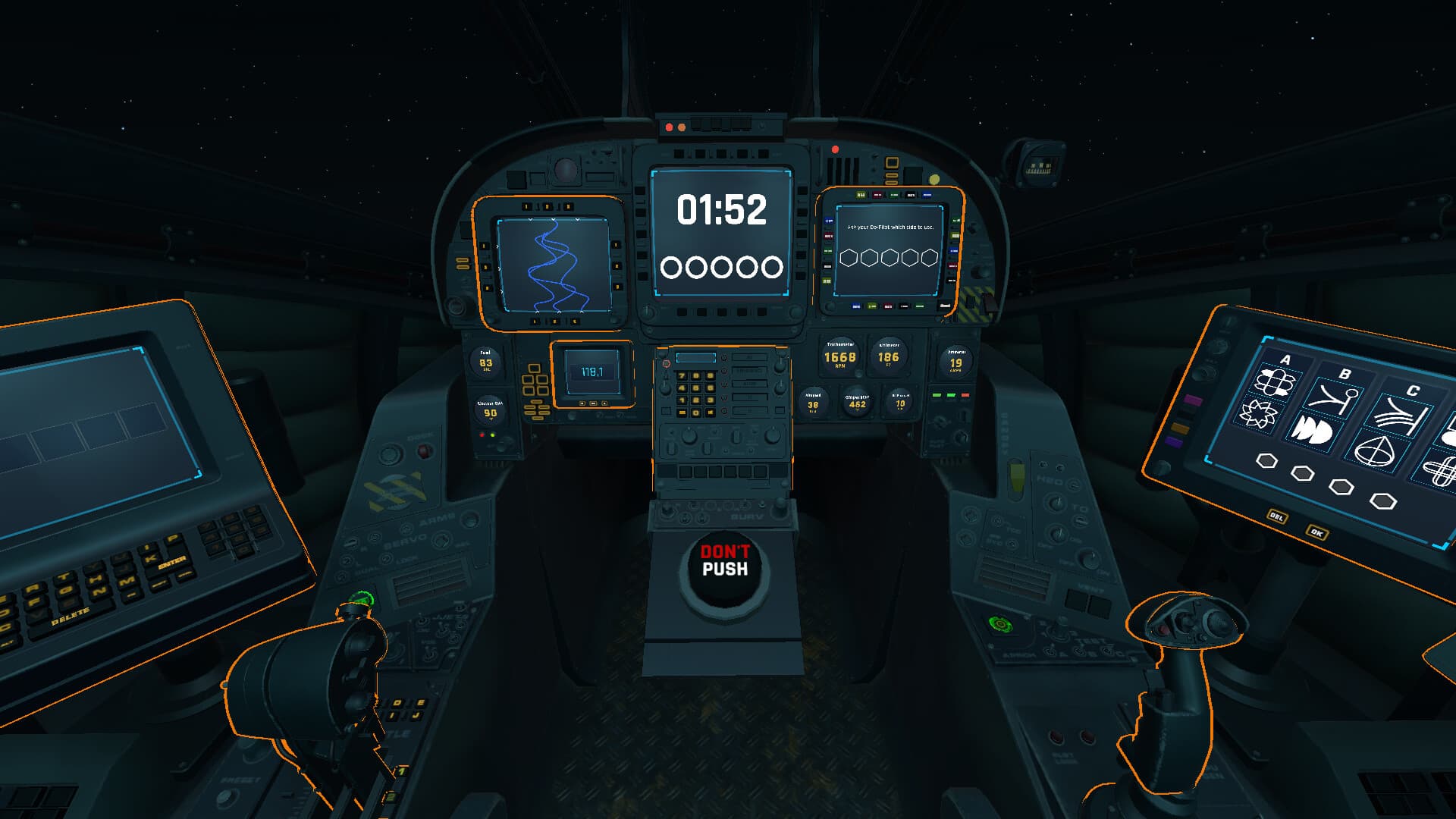1456x819 pixels.
Task: Confirm with the OK key below the symbol tablet
Action: click(1317, 533)
